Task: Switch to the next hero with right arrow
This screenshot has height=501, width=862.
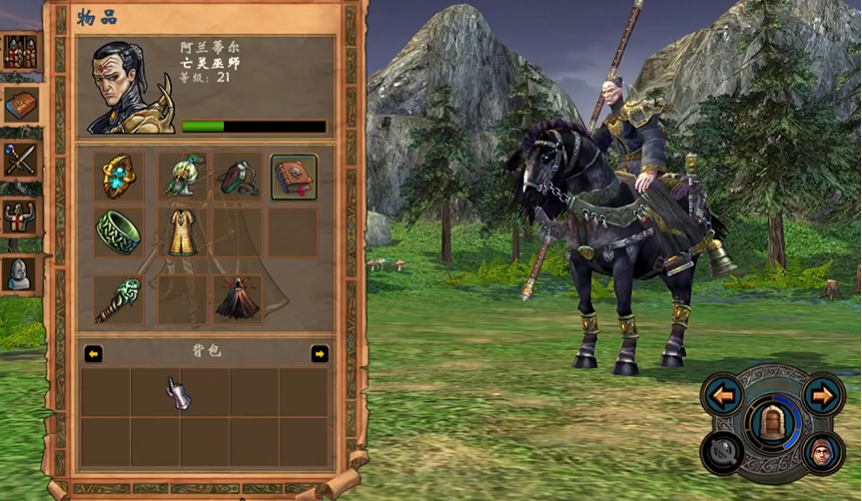Action: (x=822, y=395)
